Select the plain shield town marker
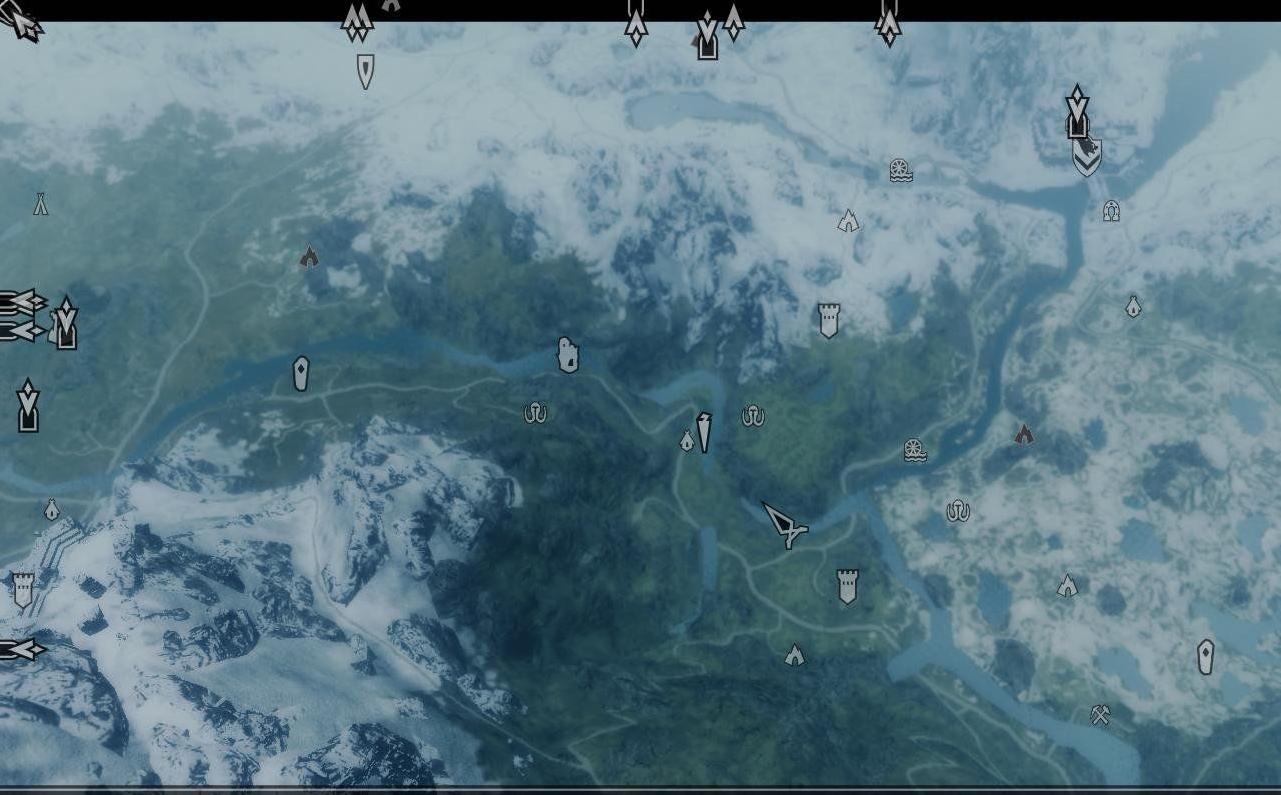This screenshot has height=795, width=1281. (x=366, y=71)
